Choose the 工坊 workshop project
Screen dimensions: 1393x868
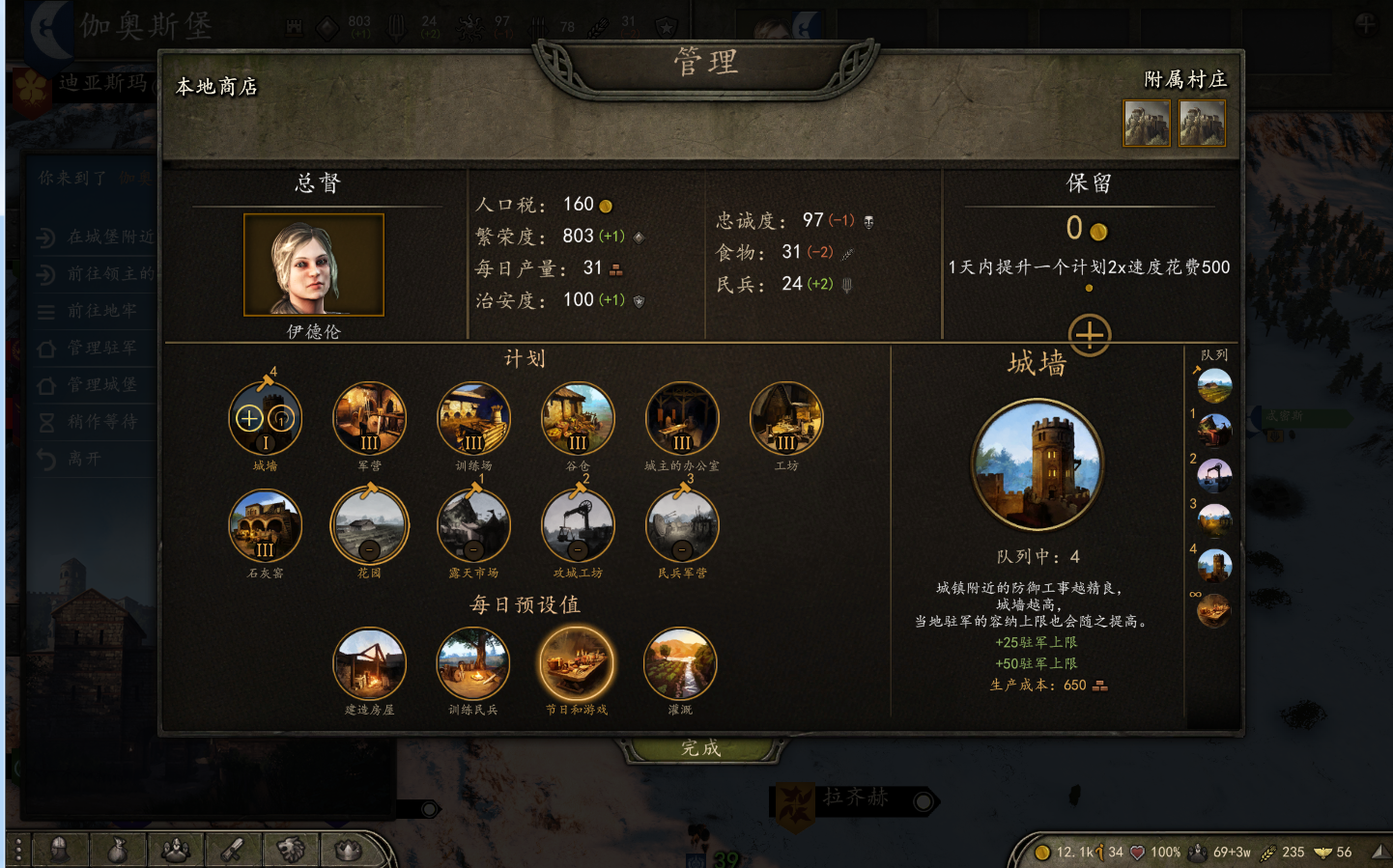point(786,419)
